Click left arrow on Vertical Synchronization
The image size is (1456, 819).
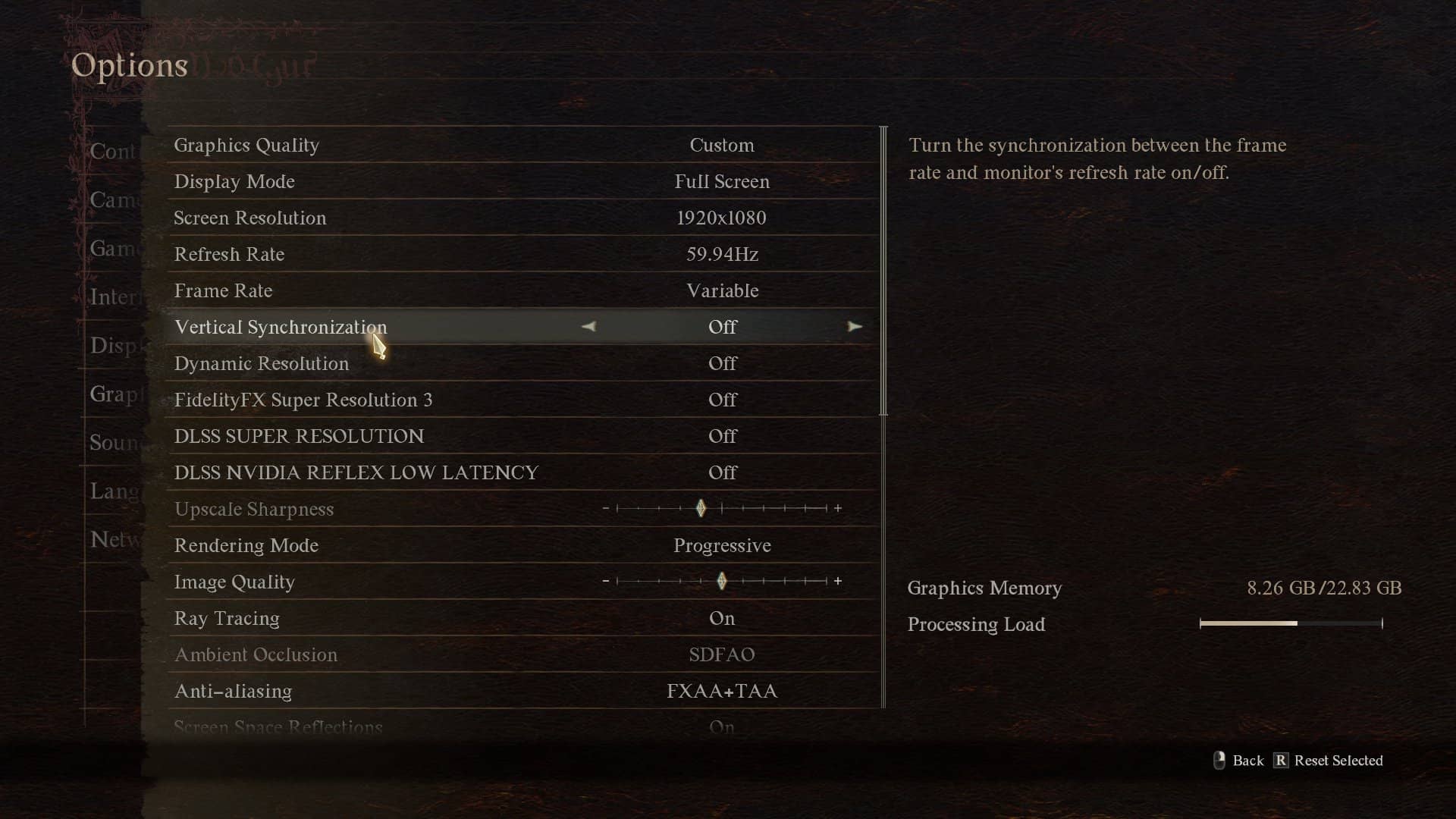pos(589,327)
